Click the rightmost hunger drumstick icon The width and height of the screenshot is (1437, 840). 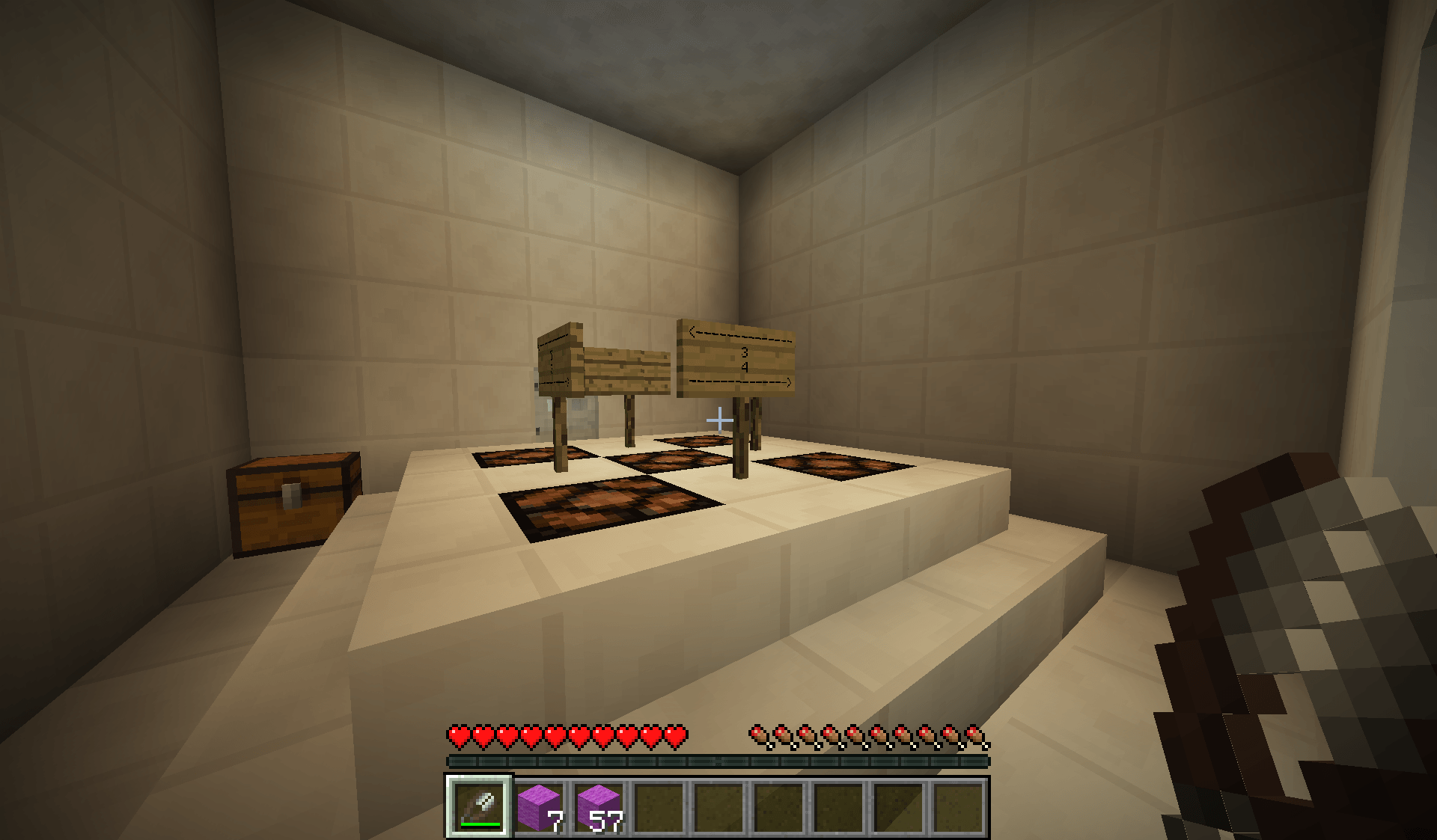(x=977, y=736)
